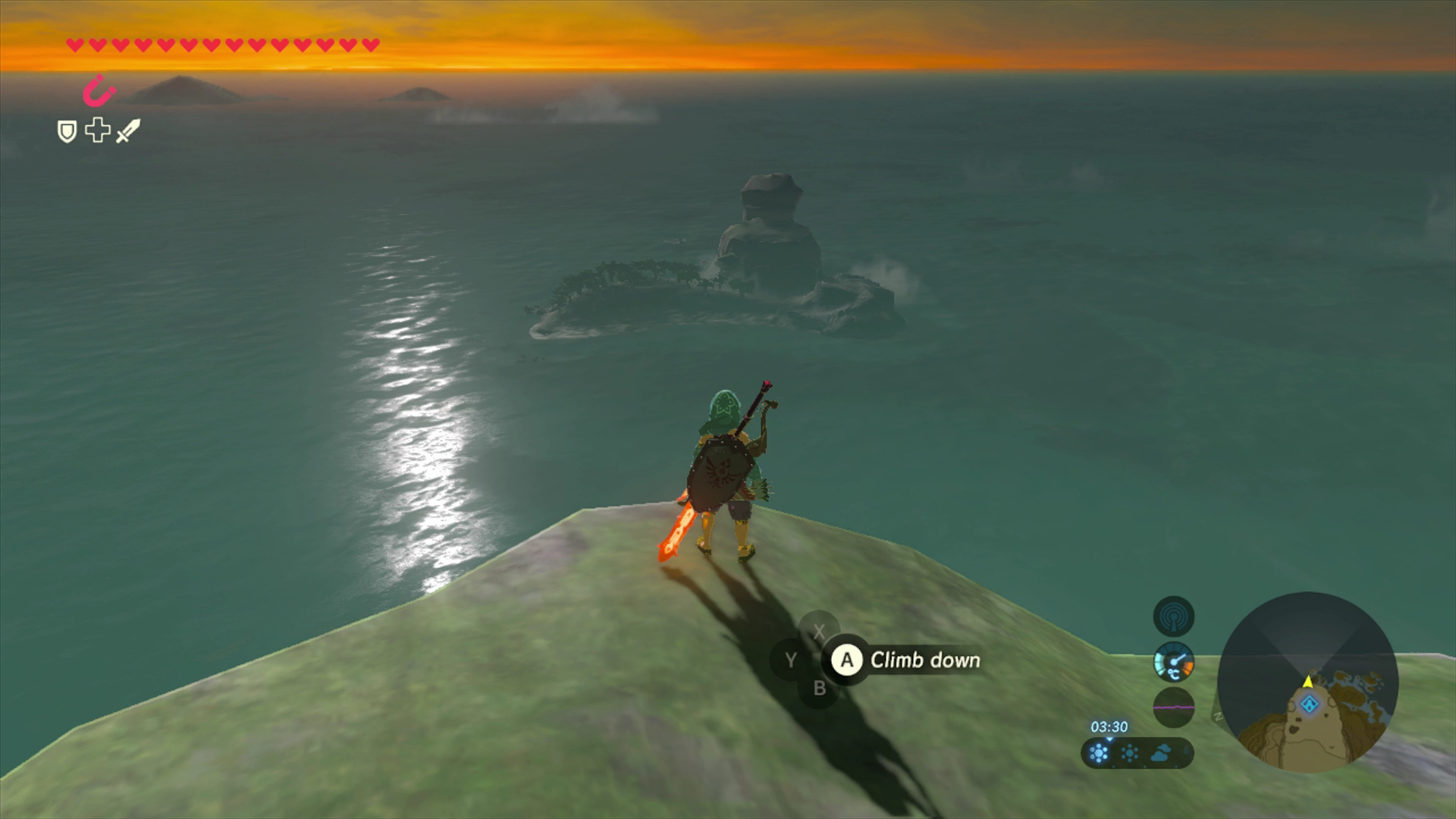Click the Sheikah sensor icon above the minimap
1456x819 pixels.
coord(1174,615)
